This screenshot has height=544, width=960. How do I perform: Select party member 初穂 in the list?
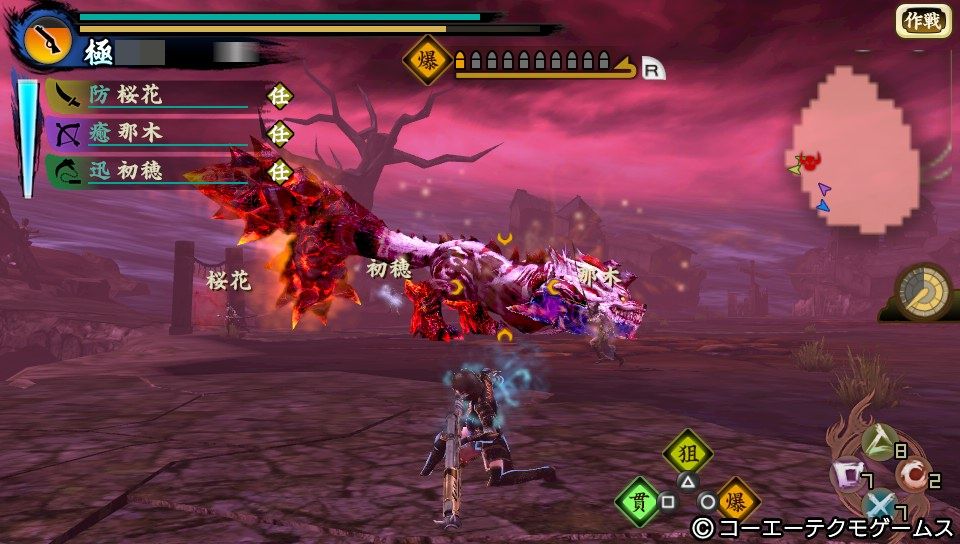tap(150, 171)
